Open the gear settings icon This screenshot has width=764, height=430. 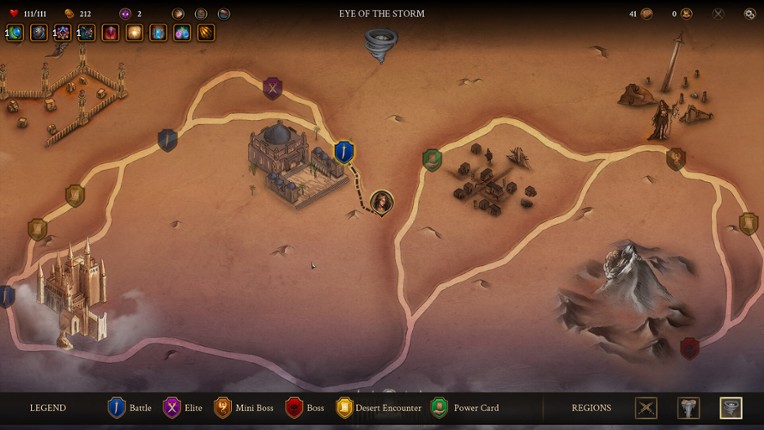click(750, 14)
